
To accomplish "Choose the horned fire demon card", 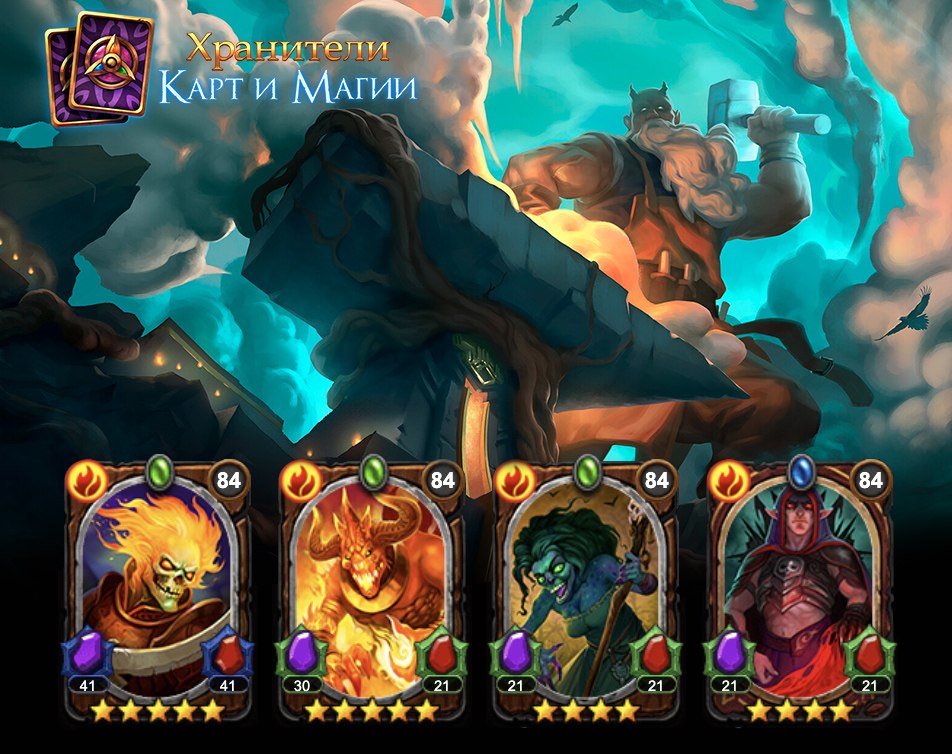I will (x=371, y=590).
